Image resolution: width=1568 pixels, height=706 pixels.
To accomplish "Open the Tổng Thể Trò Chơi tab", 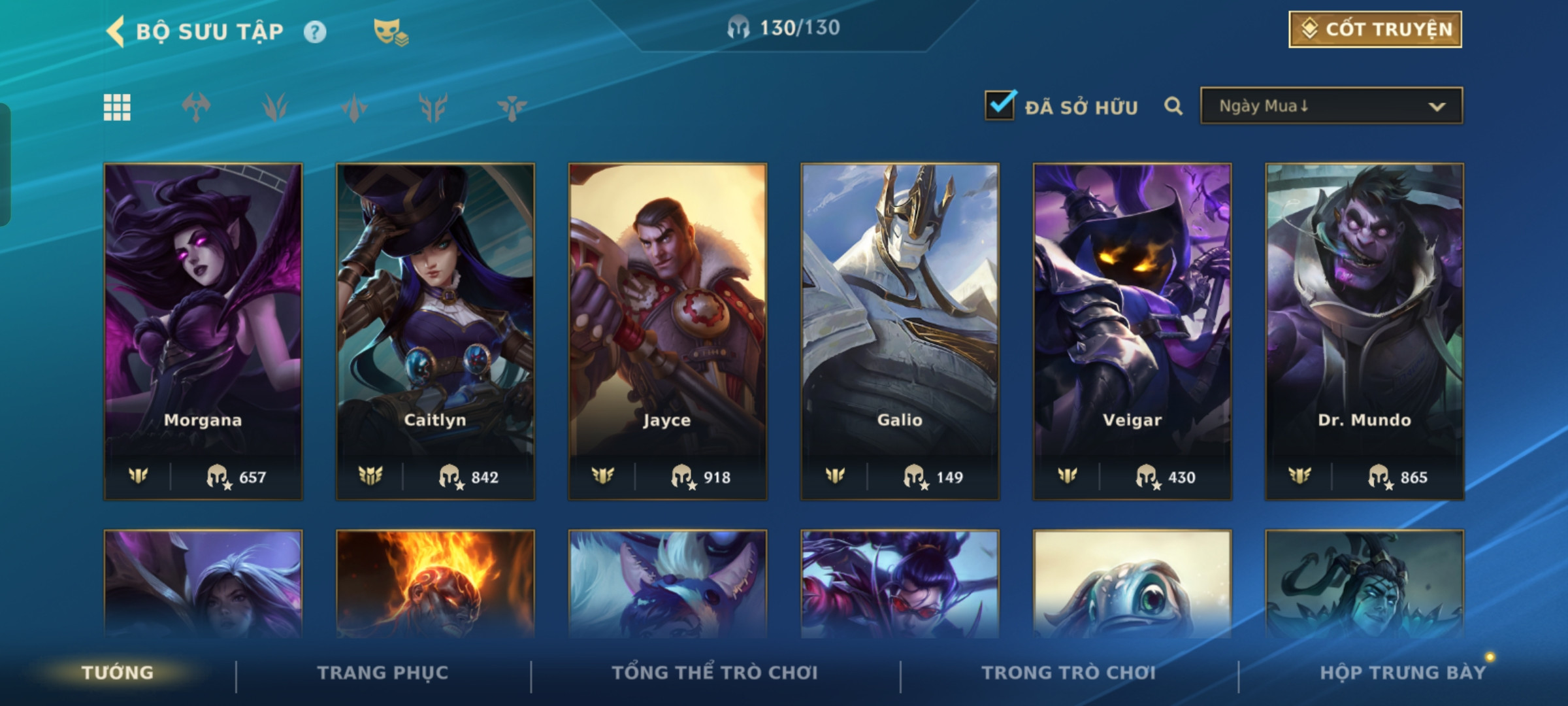I will (715, 673).
